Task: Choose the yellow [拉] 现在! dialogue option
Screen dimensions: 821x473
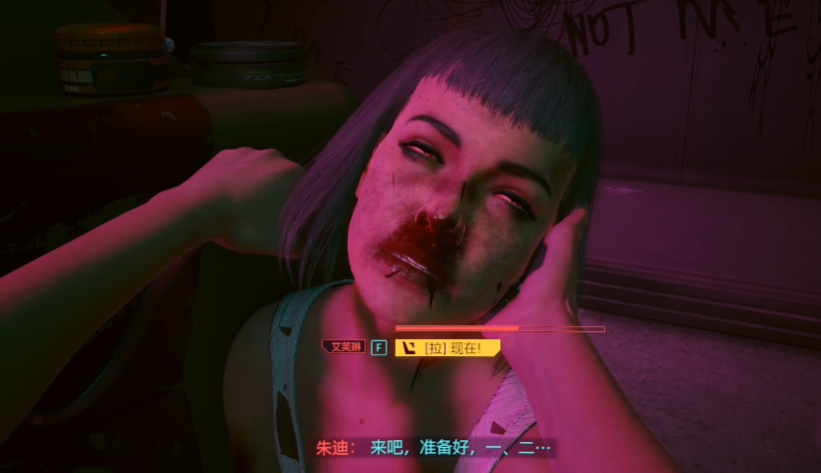Action: click(x=447, y=348)
